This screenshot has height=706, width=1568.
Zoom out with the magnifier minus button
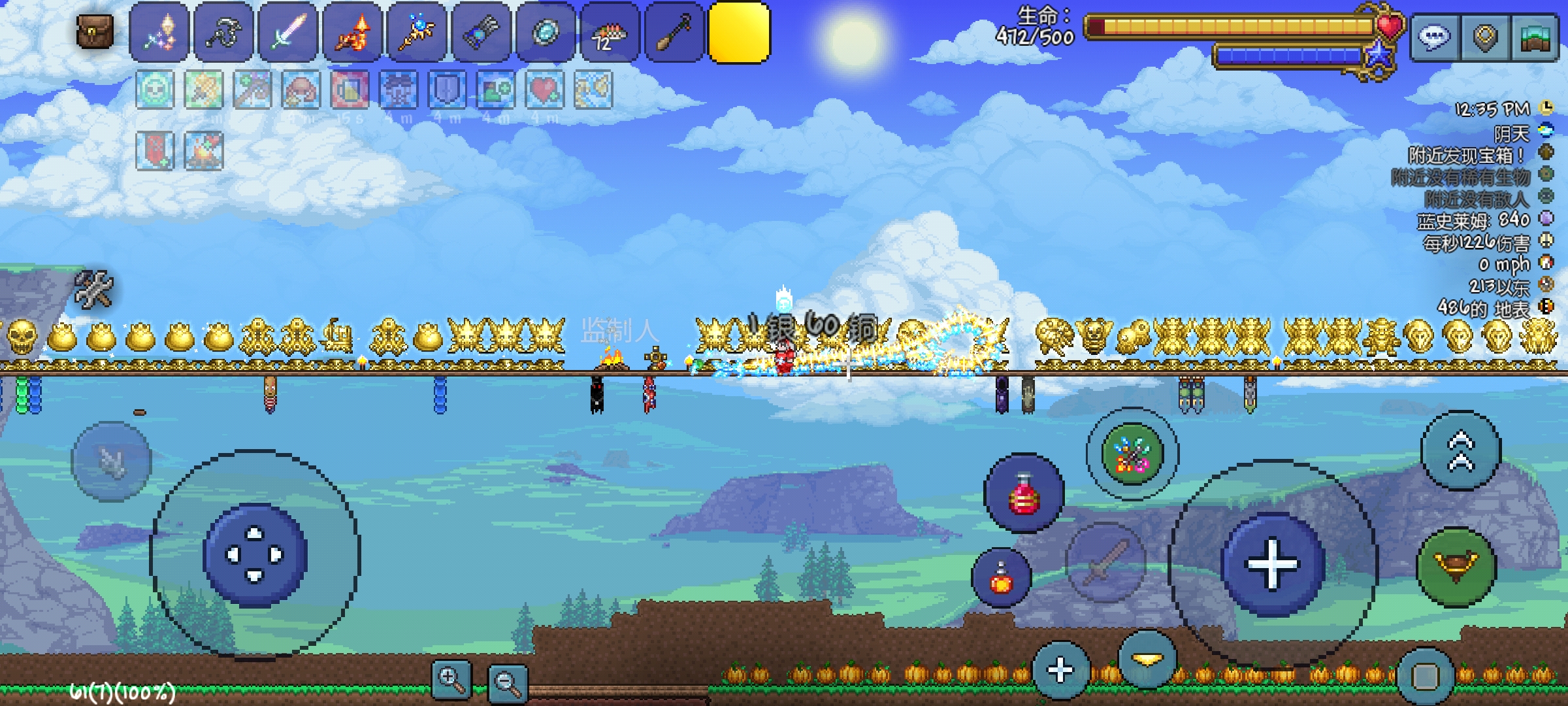pyautogui.click(x=508, y=682)
